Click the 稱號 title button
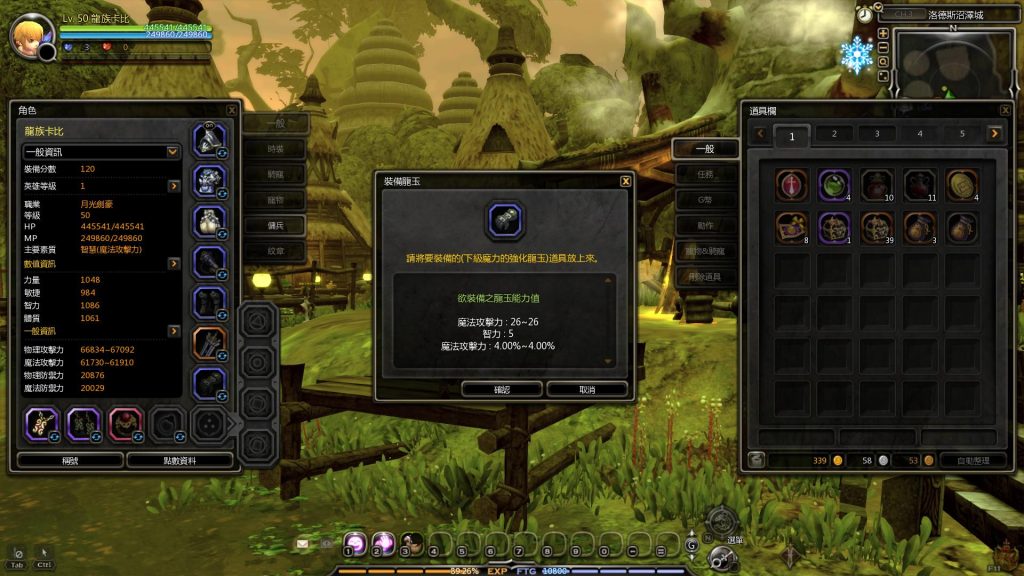Image resolution: width=1024 pixels, height=576 pixels. click(70, 460)
